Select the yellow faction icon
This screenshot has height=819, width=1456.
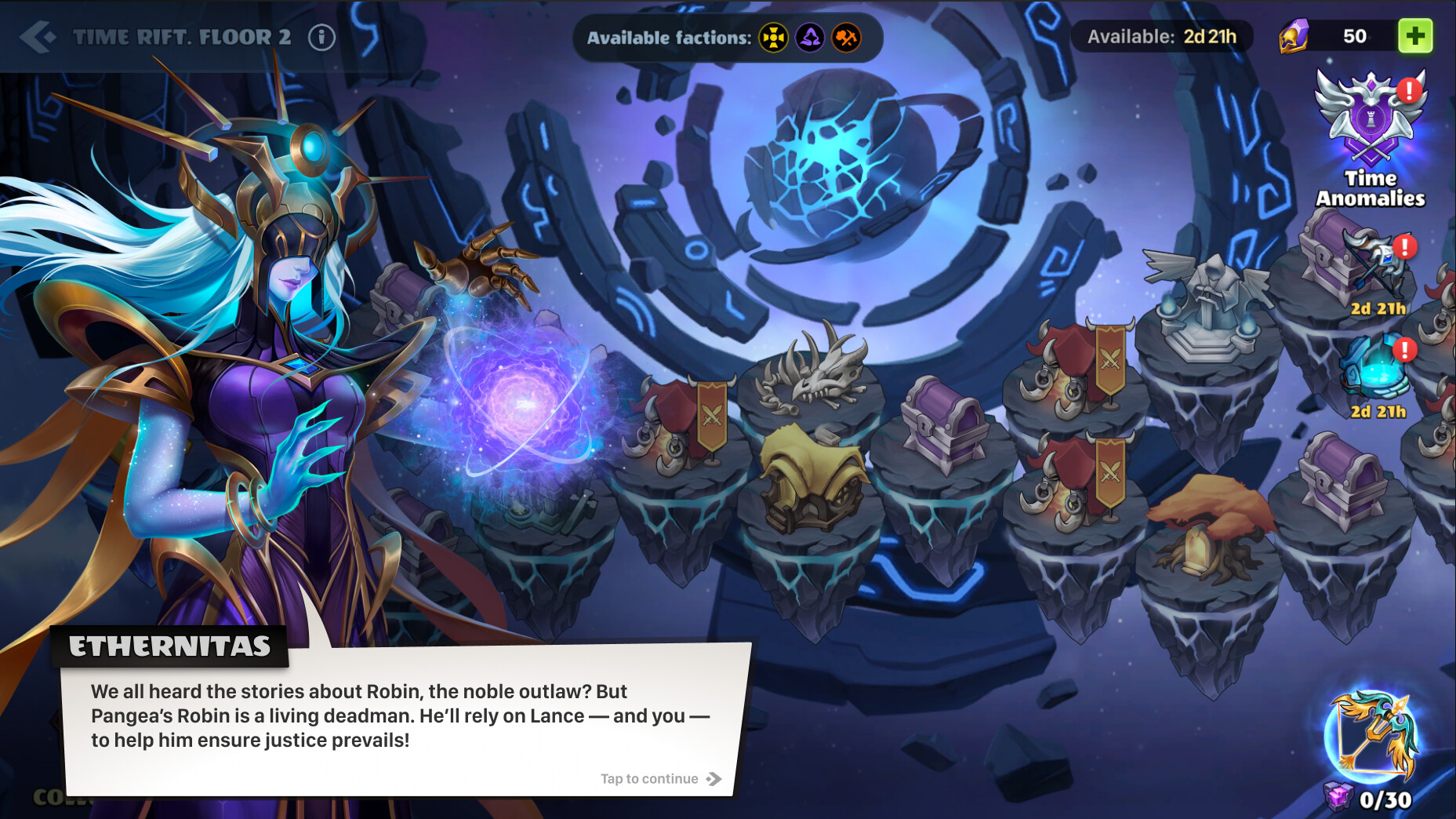pyautogui.click(x=772, y=37)
